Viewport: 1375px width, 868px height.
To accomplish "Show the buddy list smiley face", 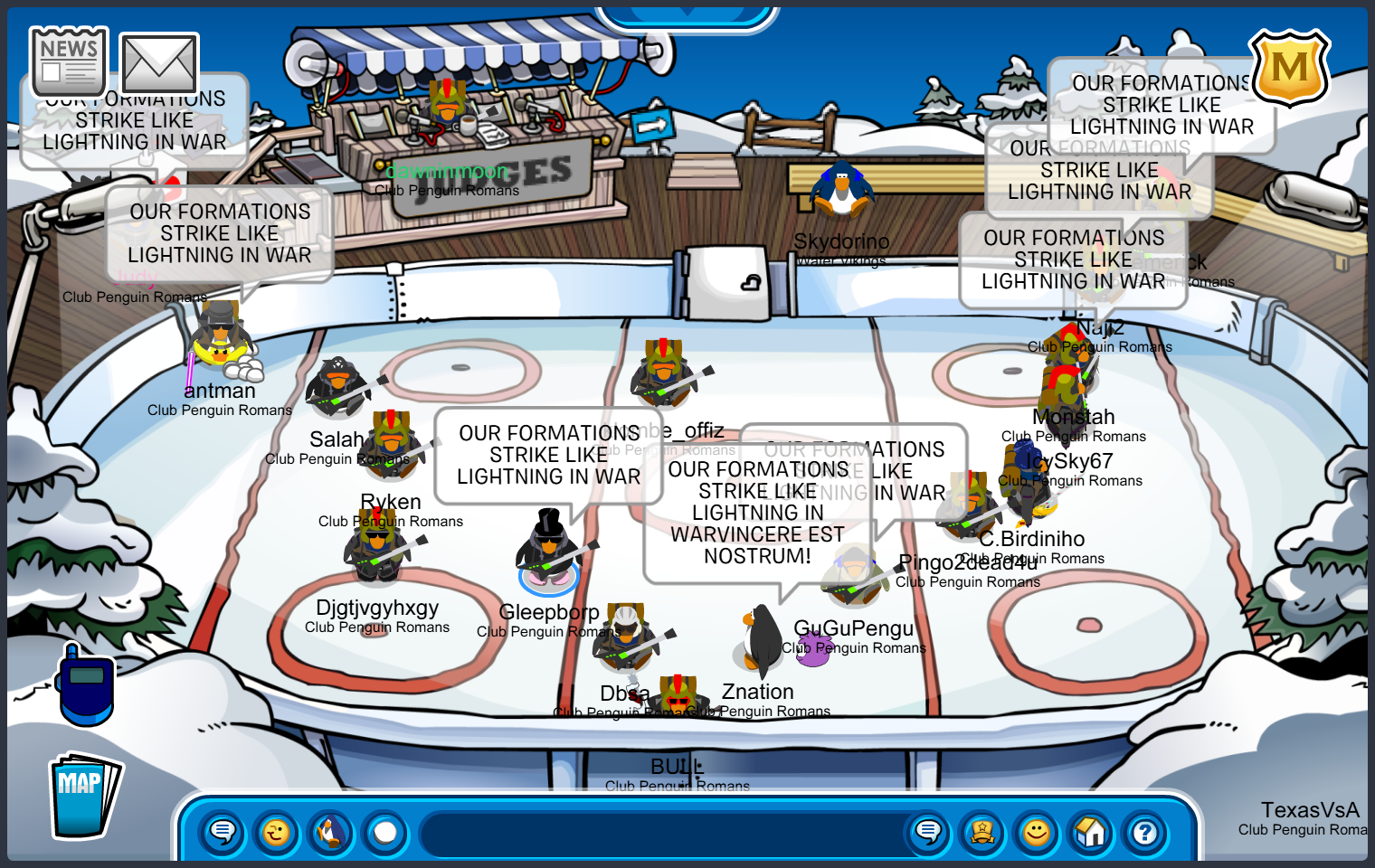I will tap(1037, 832).
